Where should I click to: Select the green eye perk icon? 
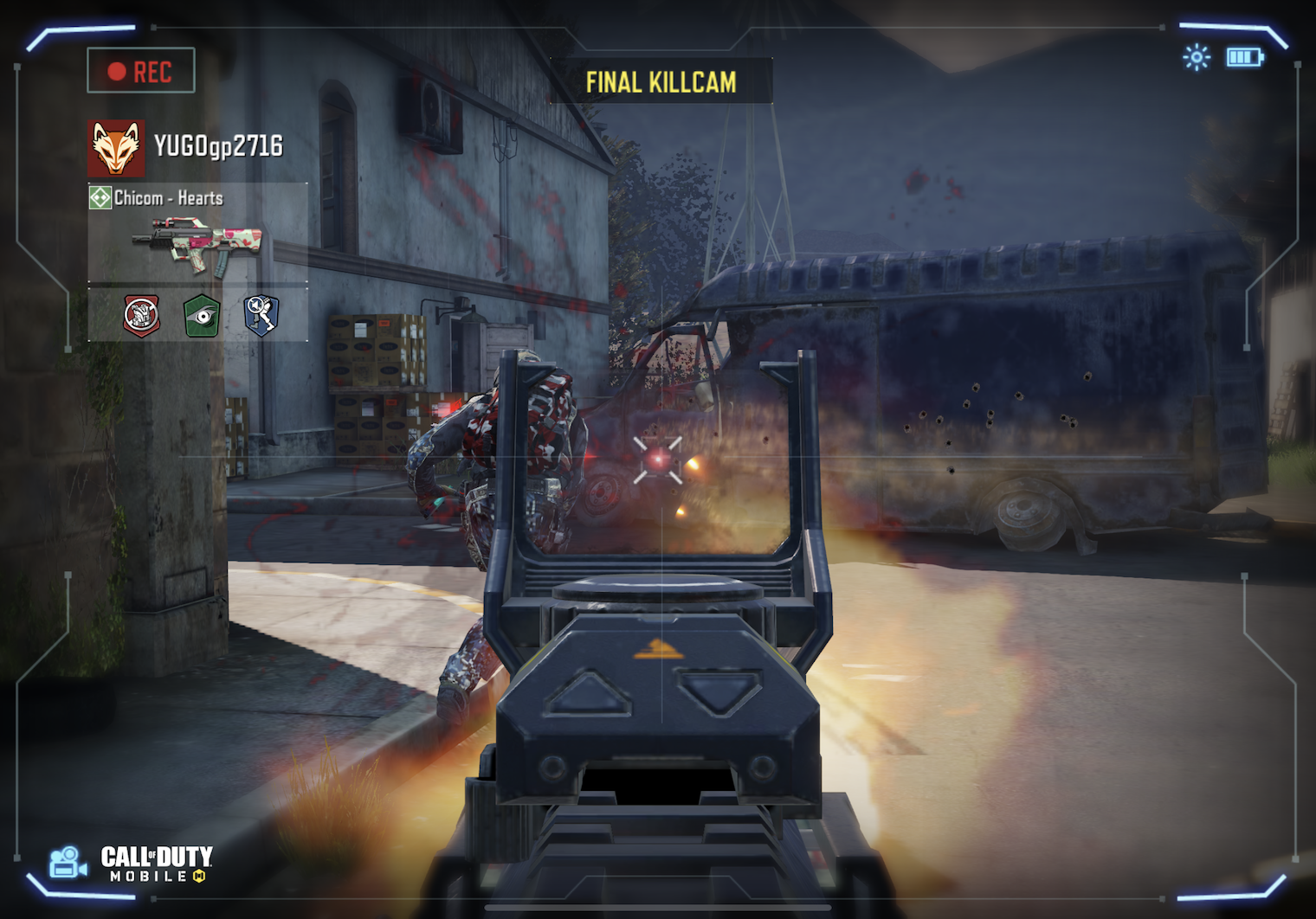point(202,315)
